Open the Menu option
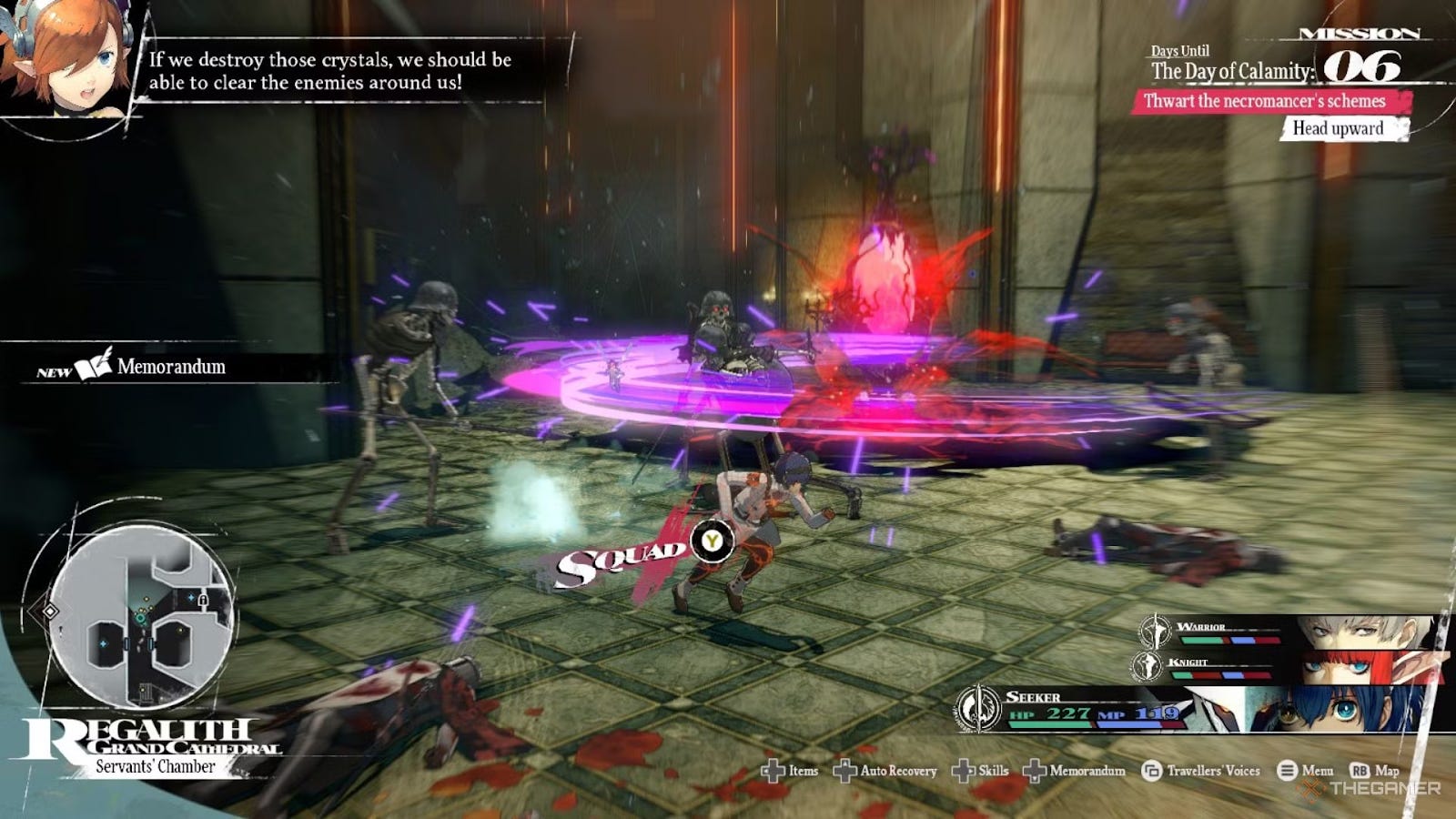 pos(1306,771)
